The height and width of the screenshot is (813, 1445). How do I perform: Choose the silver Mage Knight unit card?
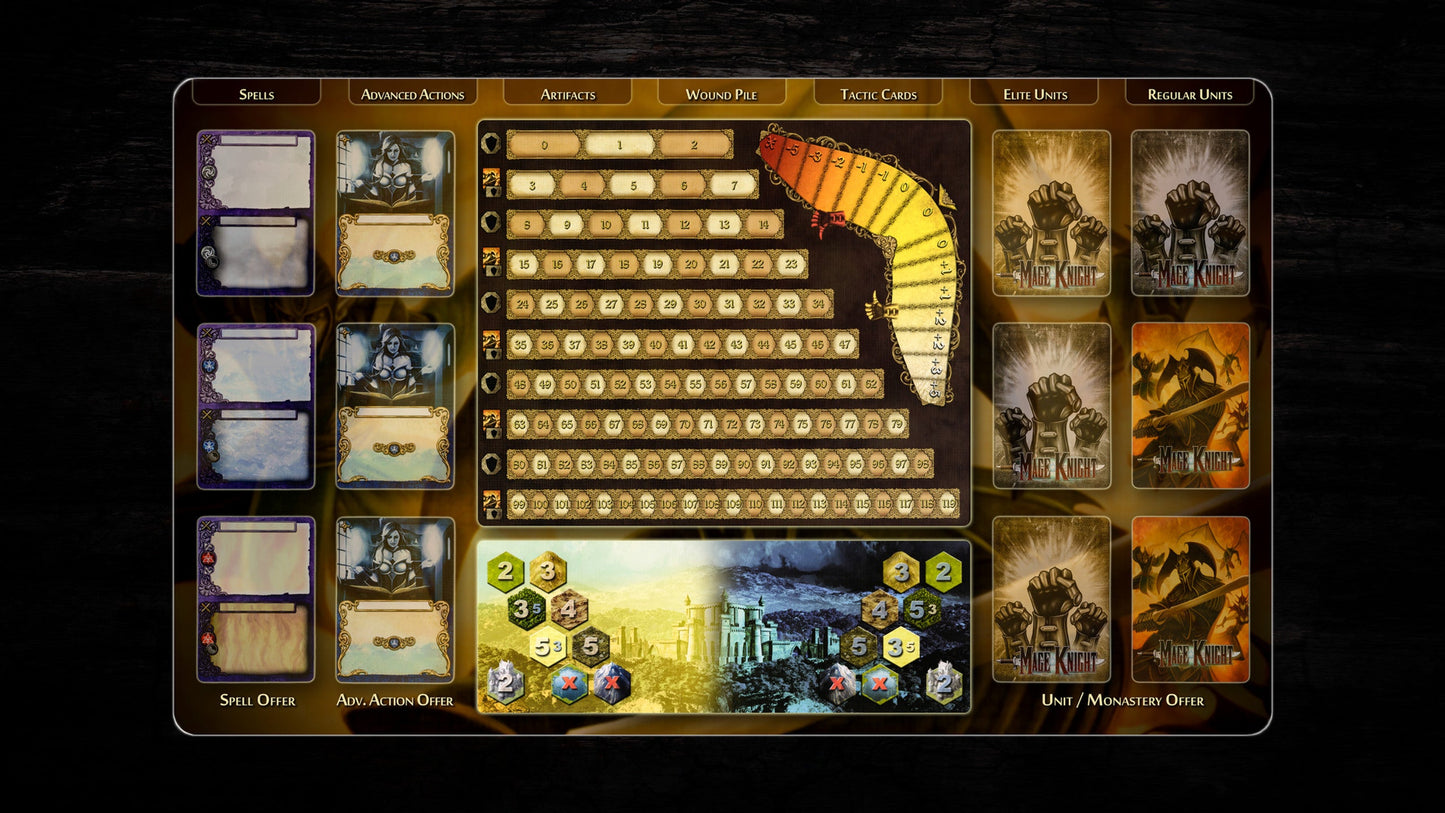(1190, 213)
